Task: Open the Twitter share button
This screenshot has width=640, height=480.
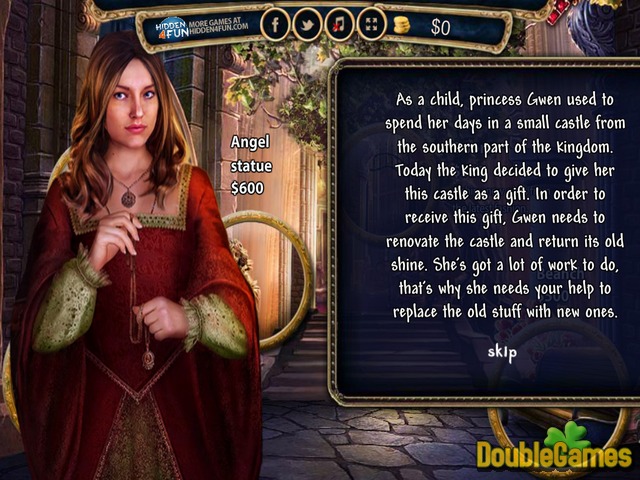Action: (x=307, y=26)
